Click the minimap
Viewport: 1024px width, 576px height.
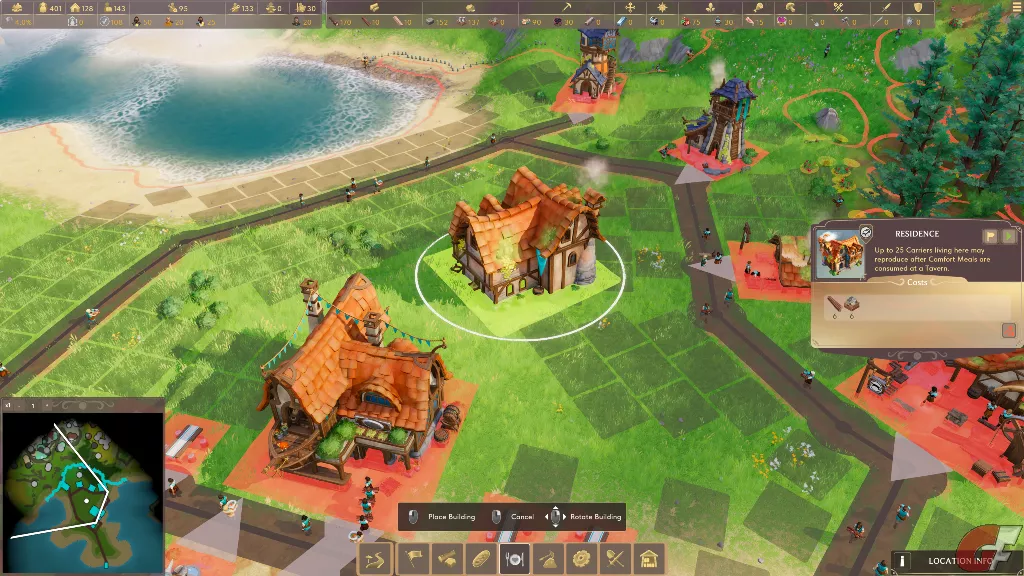click(82, 490)
